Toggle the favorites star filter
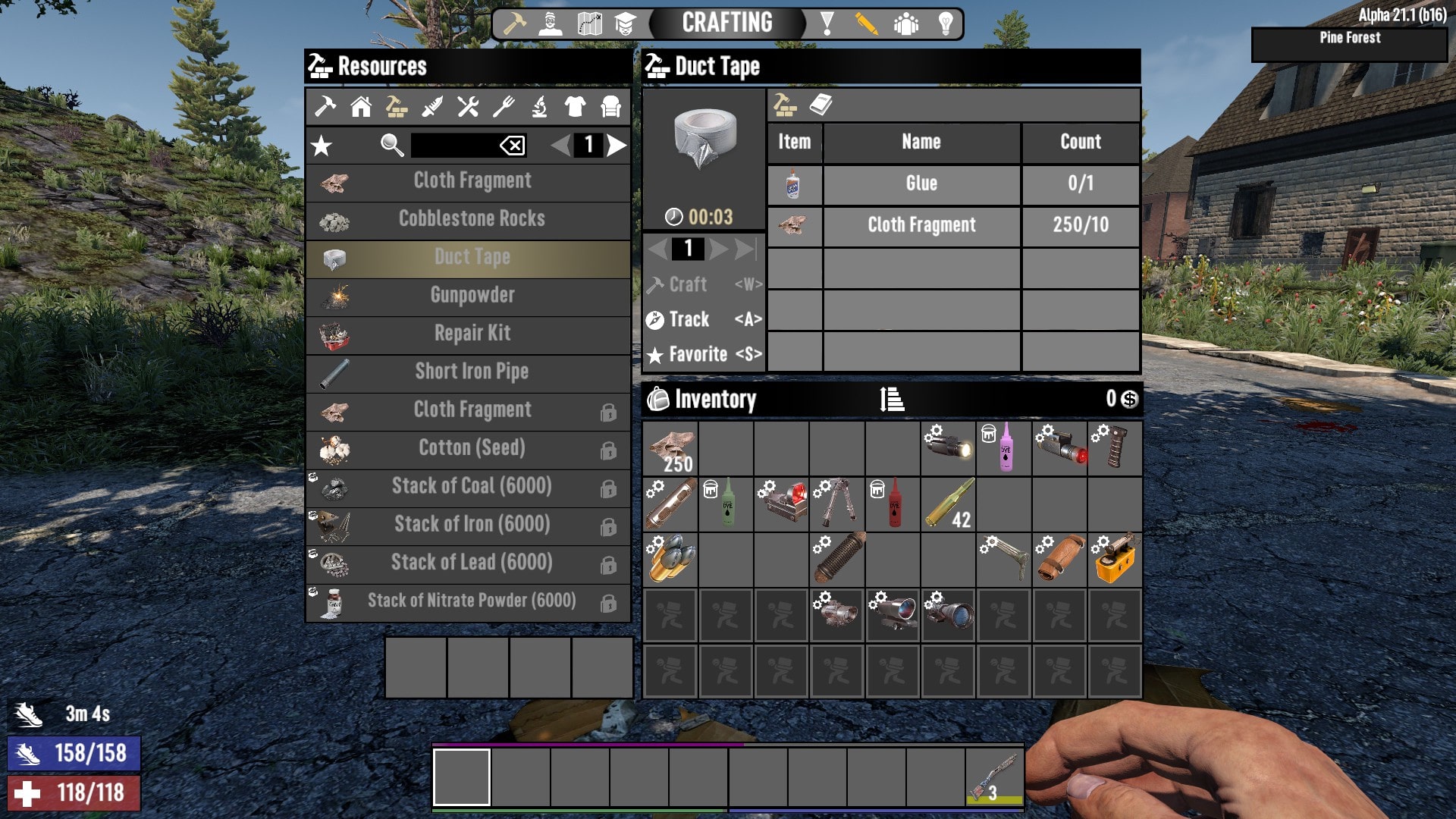This screenshot has width=1456, height=819. coord(322,146)
